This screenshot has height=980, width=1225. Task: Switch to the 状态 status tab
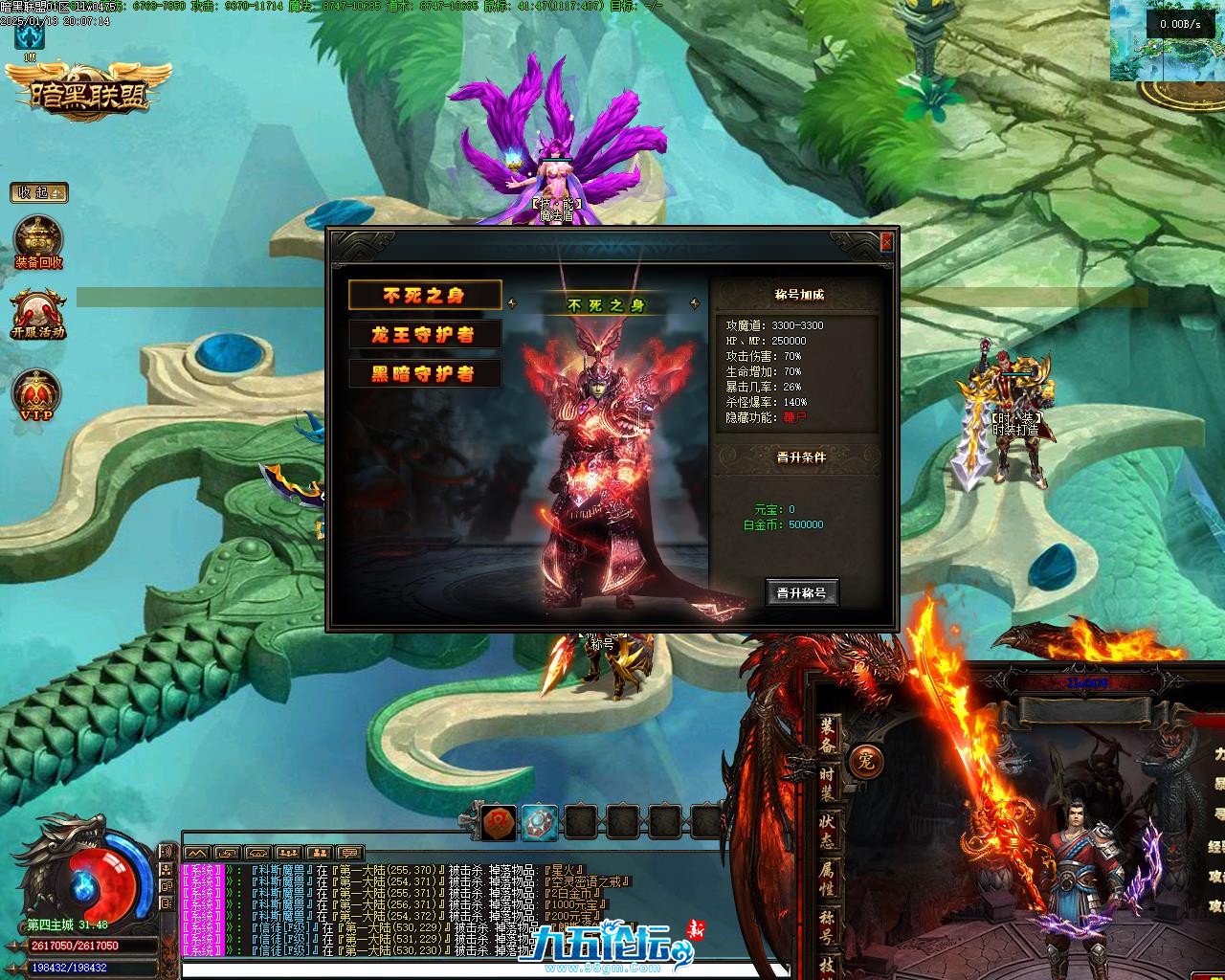click(x=827, y=831)
